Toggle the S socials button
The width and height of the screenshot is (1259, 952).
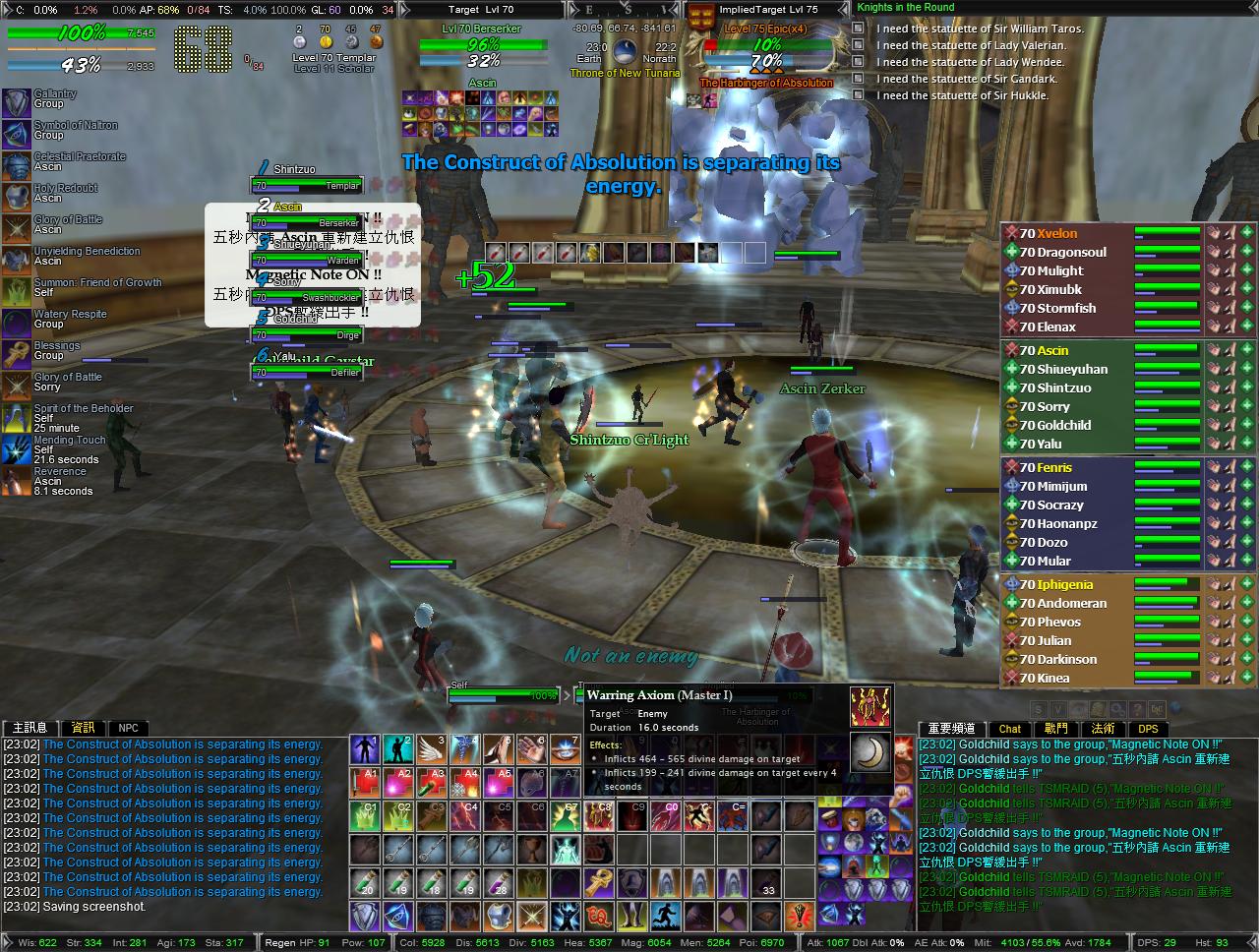pos(1039,708)
